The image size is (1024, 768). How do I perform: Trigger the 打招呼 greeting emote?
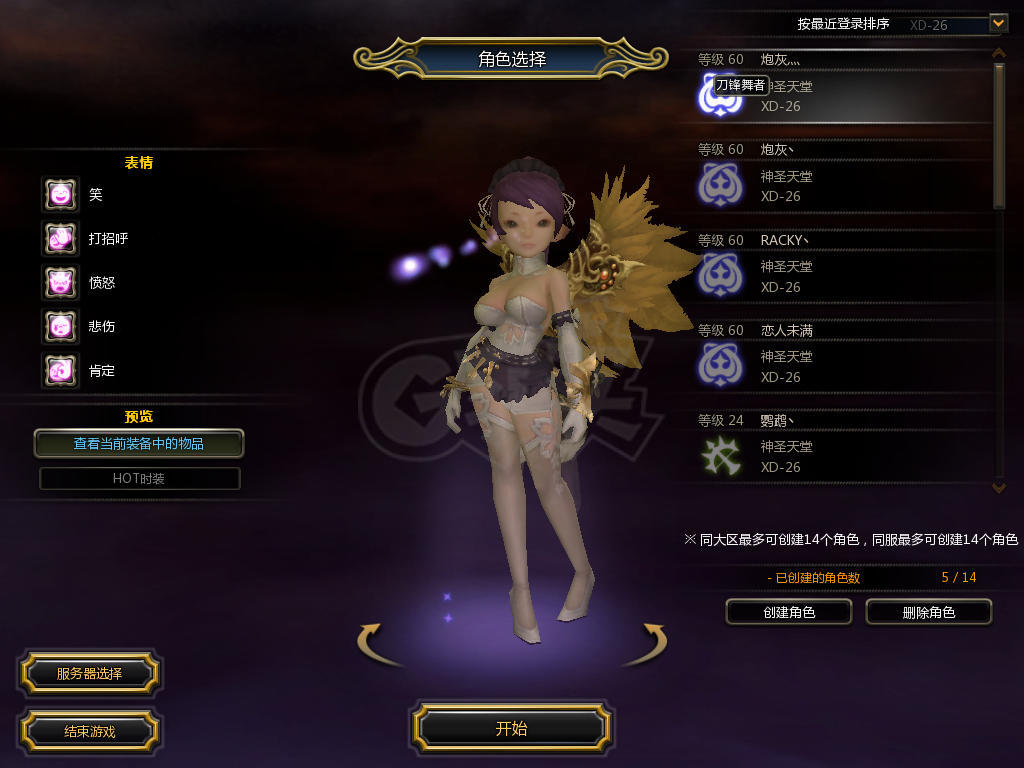(x=60, y=238)
